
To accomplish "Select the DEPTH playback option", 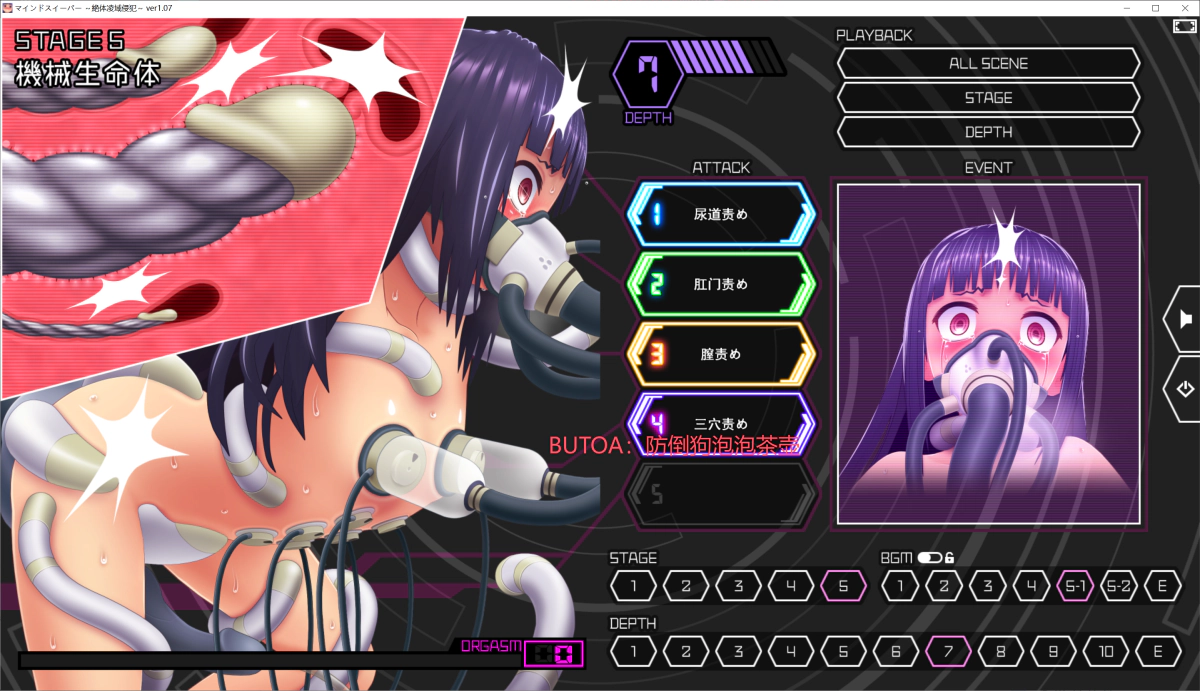I will point(988,132).
